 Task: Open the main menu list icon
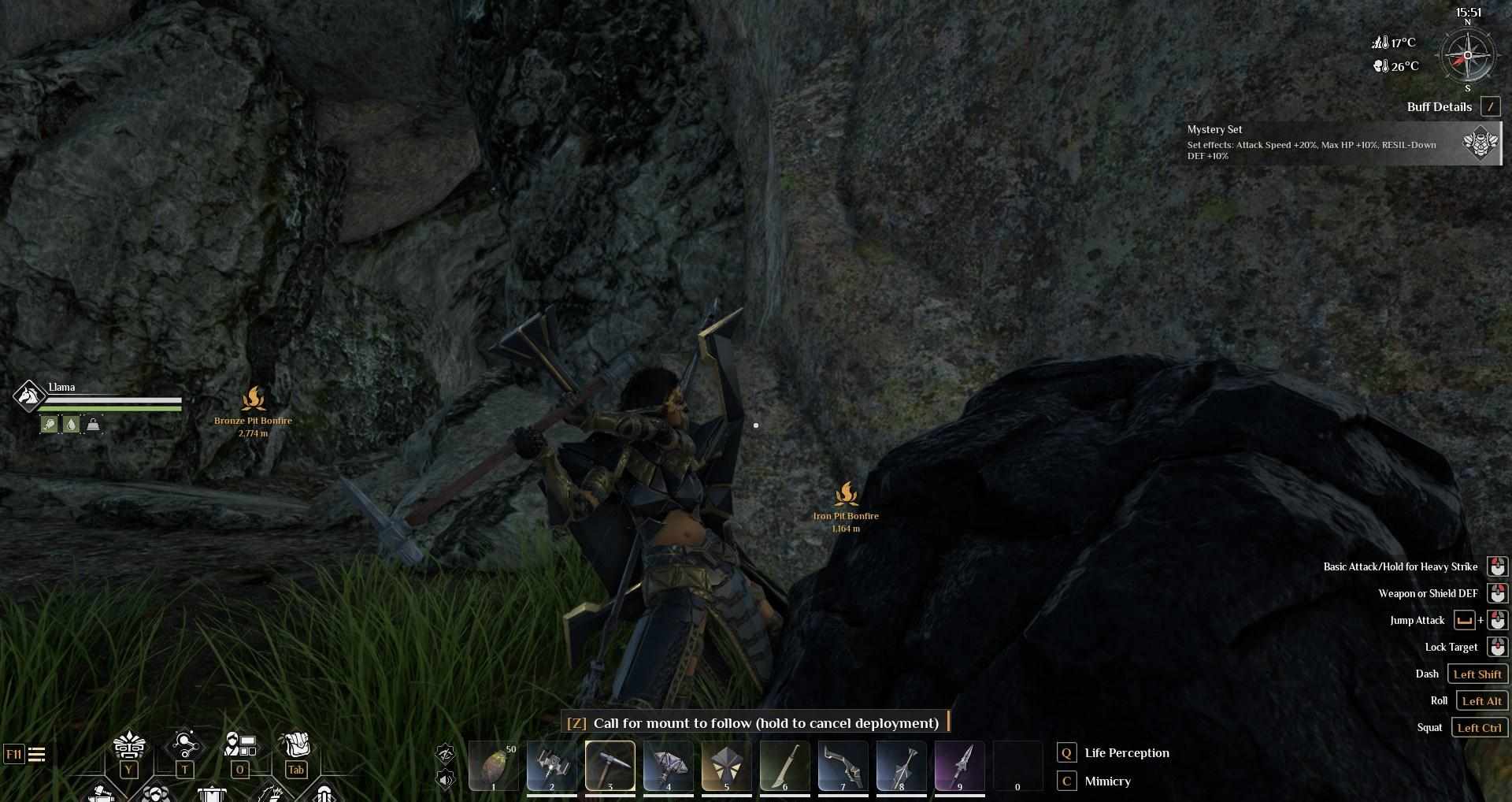tap(36, 755)
